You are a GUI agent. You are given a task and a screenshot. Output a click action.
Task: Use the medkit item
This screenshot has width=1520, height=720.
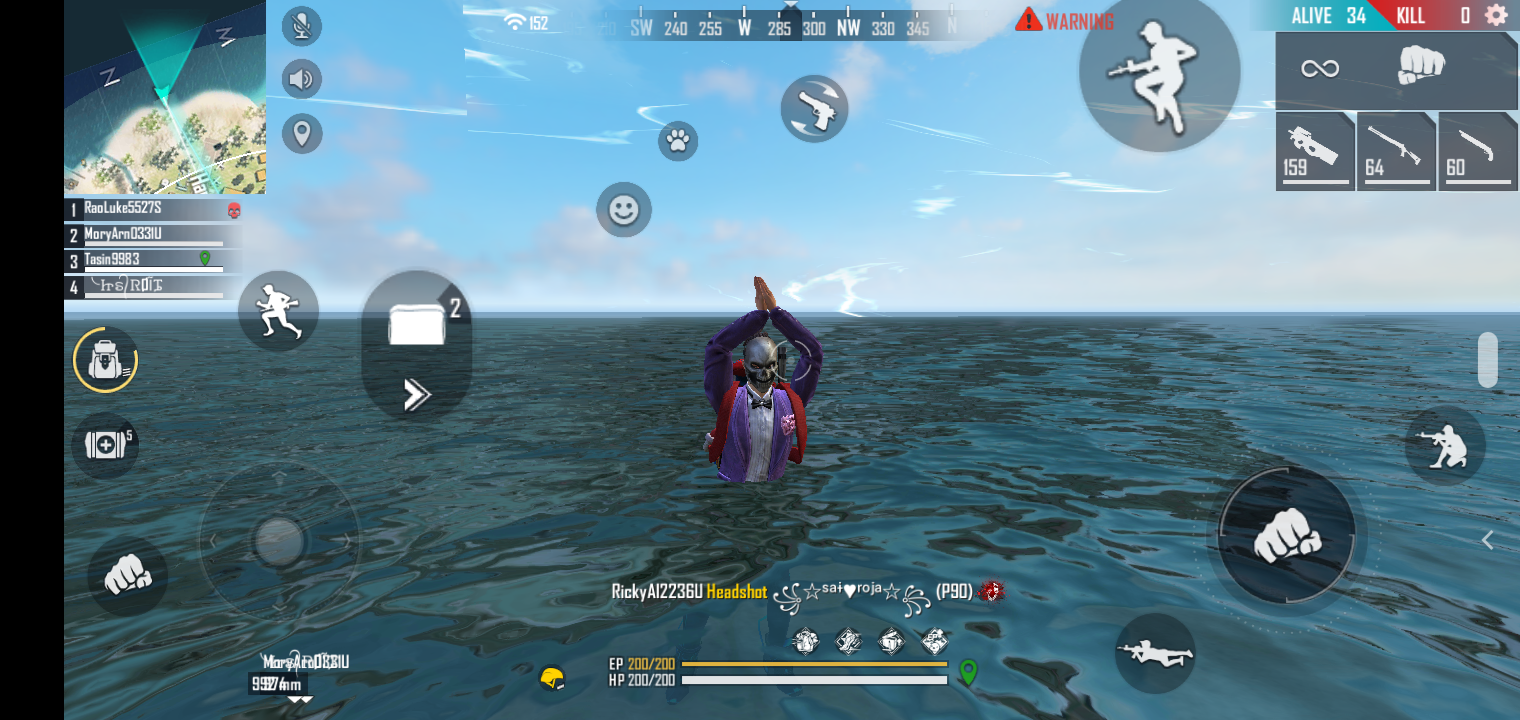[105, 444]
